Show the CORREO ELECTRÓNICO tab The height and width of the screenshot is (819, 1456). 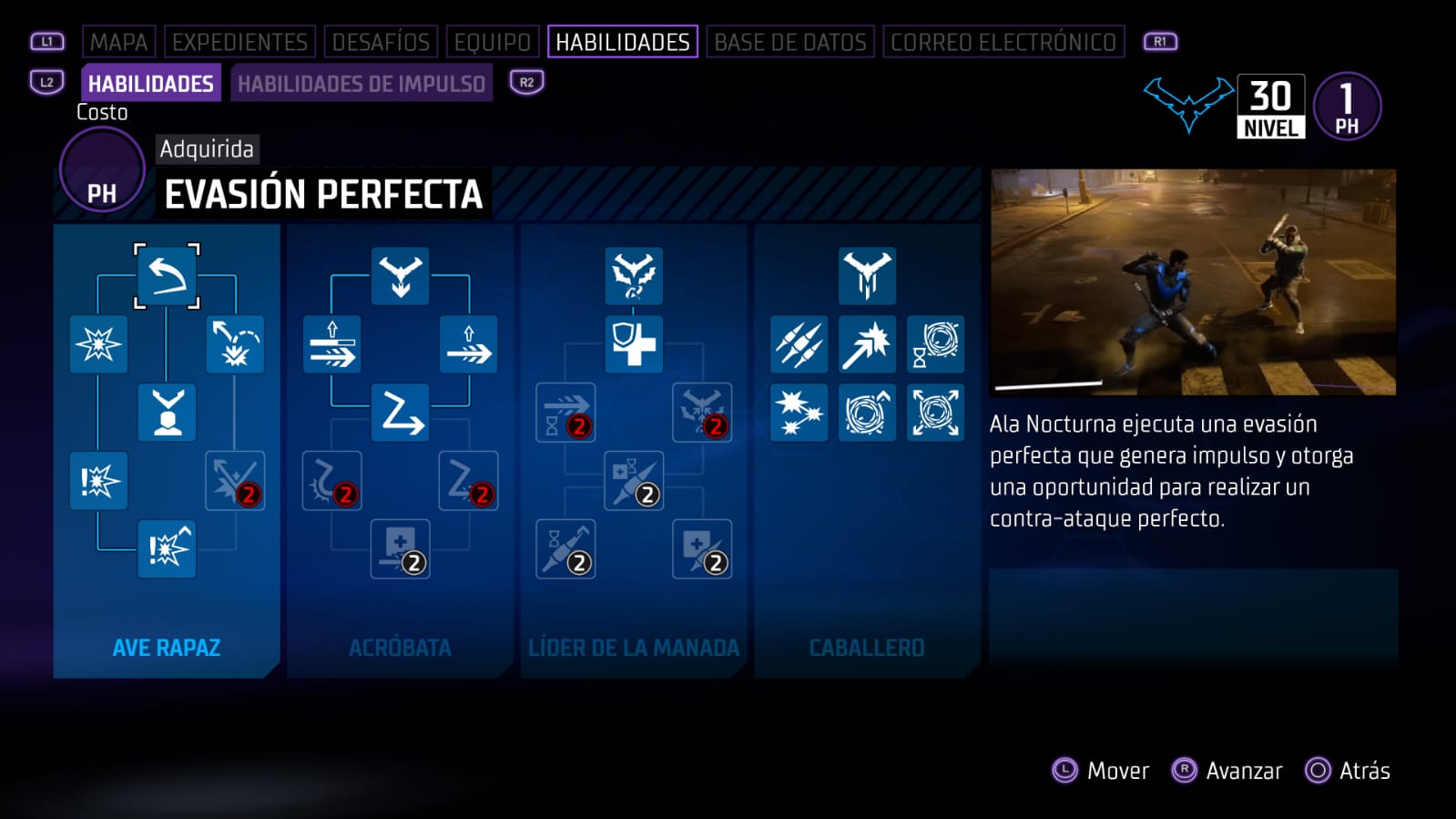(x=1003, y=42)
